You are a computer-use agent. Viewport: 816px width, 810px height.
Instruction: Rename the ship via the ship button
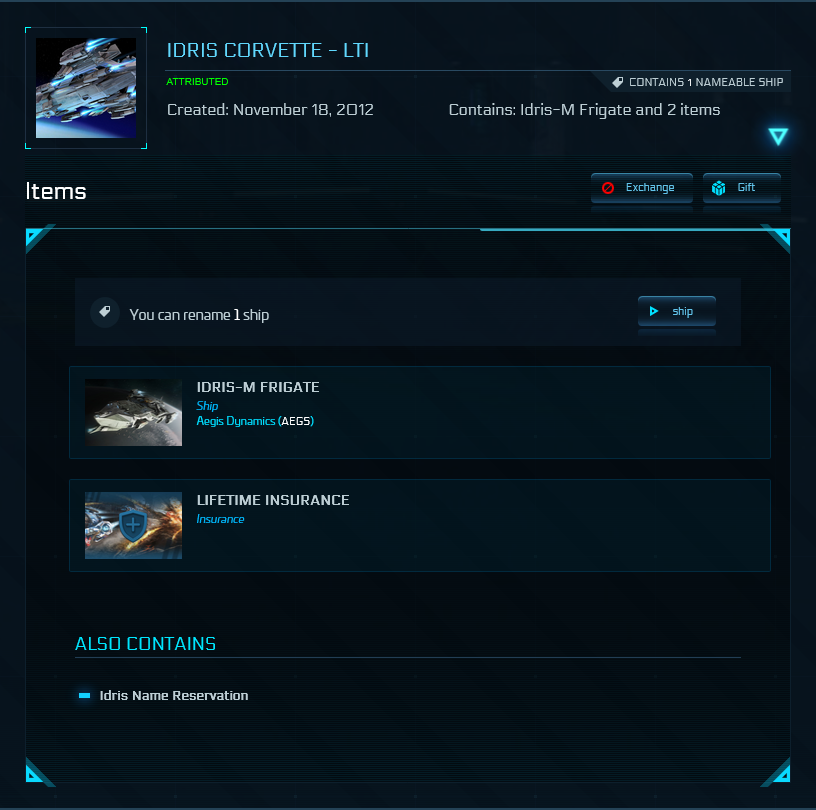(676, 312)
